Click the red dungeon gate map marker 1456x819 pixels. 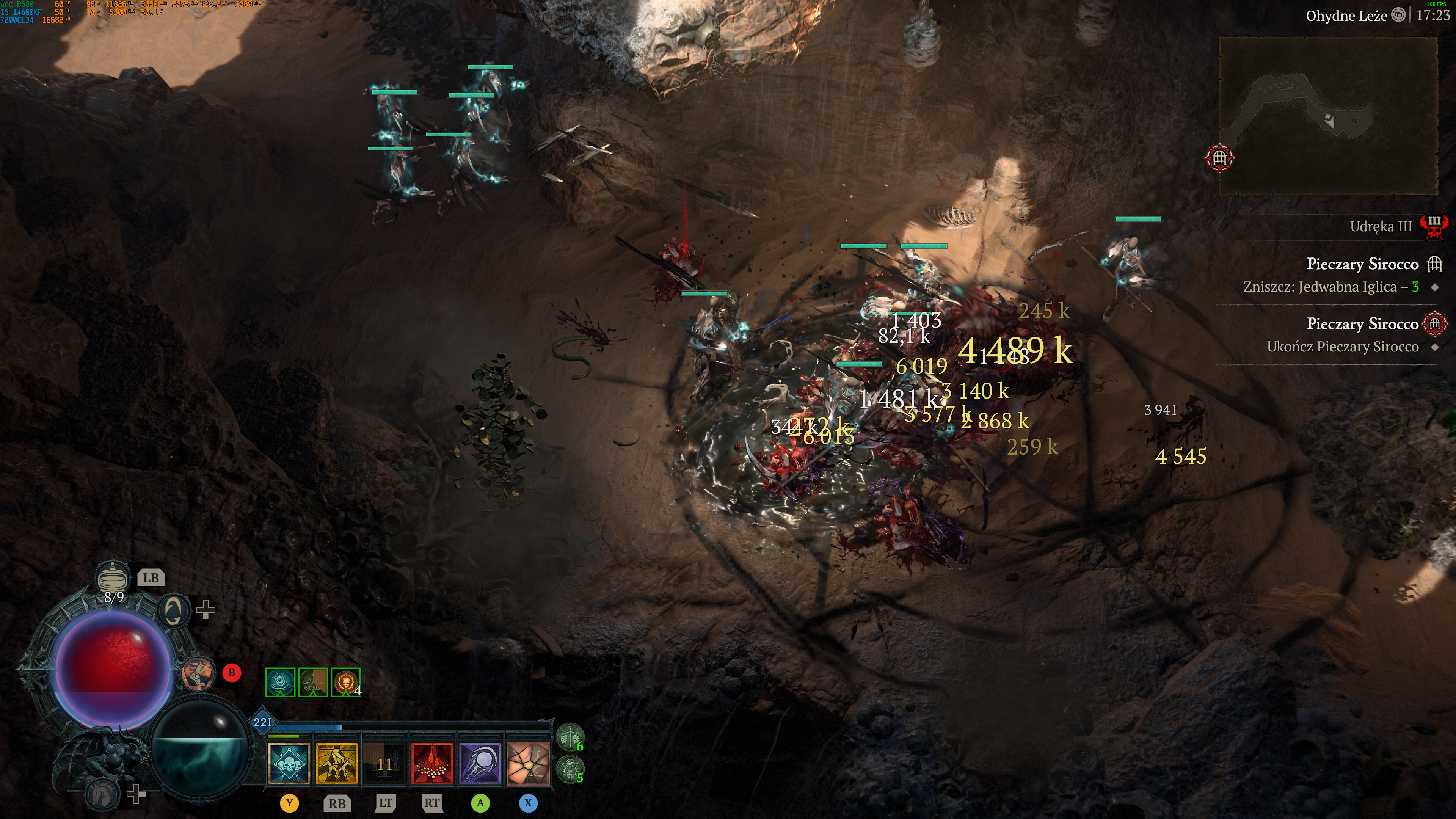click(x=1219, y=158)
